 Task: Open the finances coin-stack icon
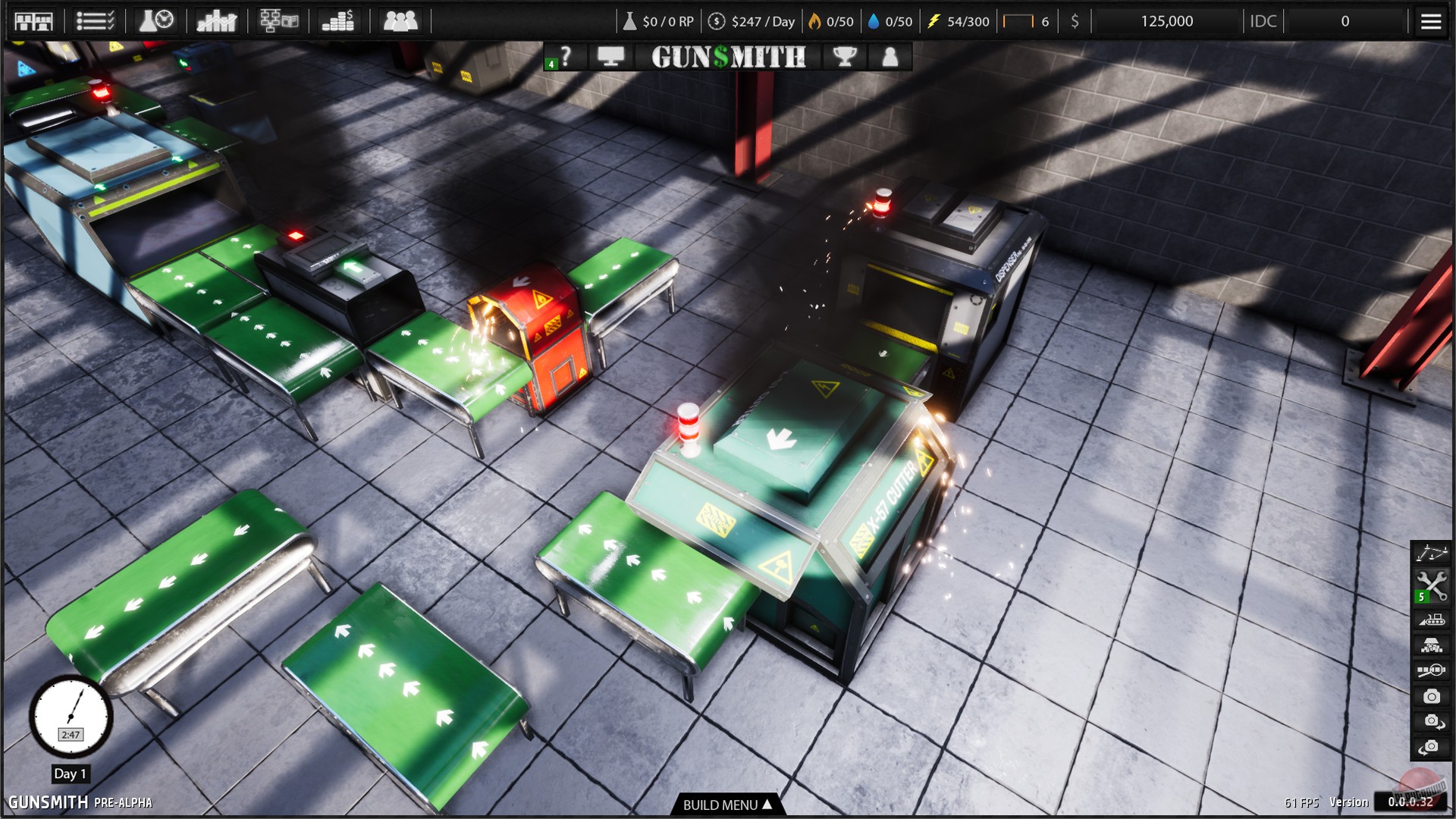point(339,20)
